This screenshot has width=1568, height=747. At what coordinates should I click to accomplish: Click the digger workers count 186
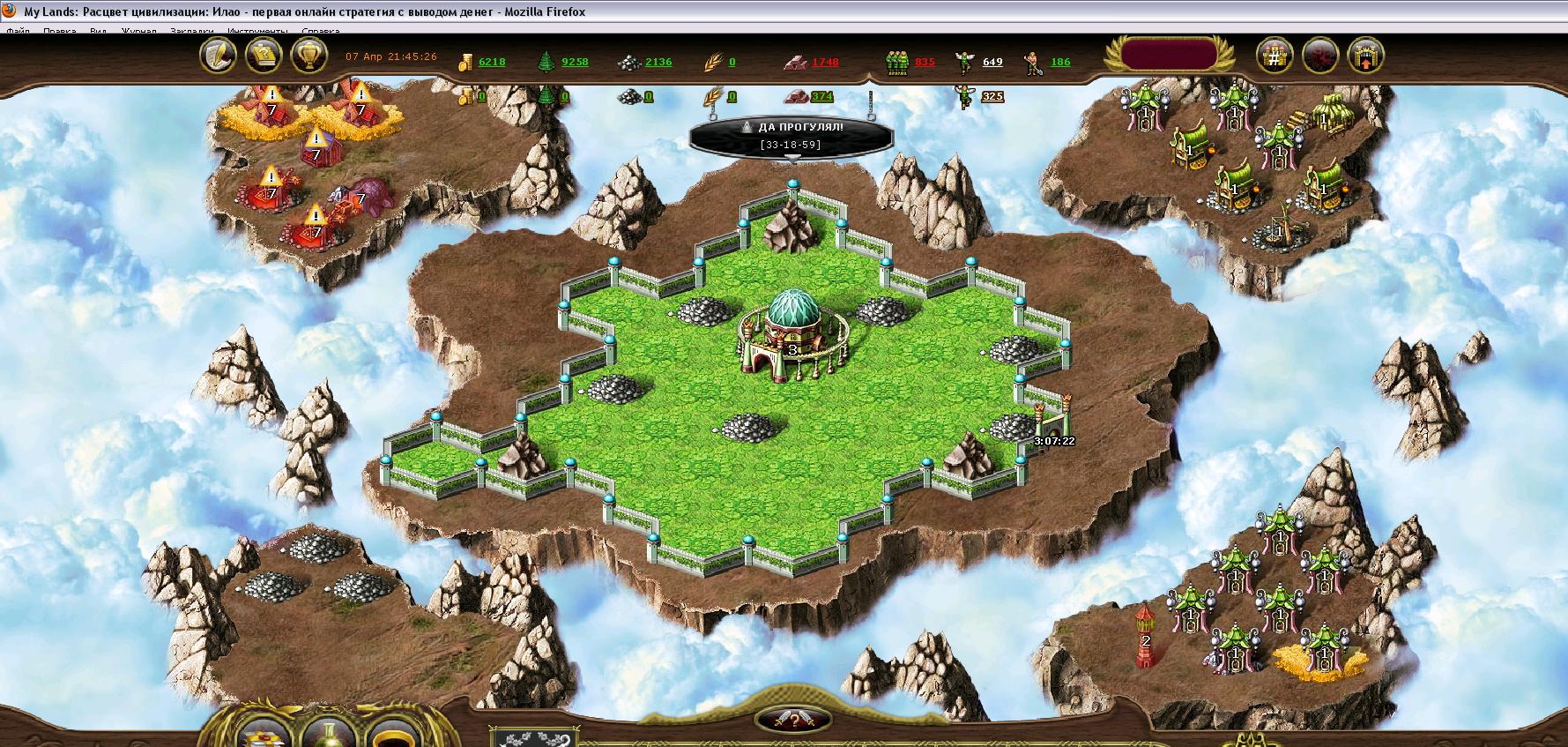1060,62
